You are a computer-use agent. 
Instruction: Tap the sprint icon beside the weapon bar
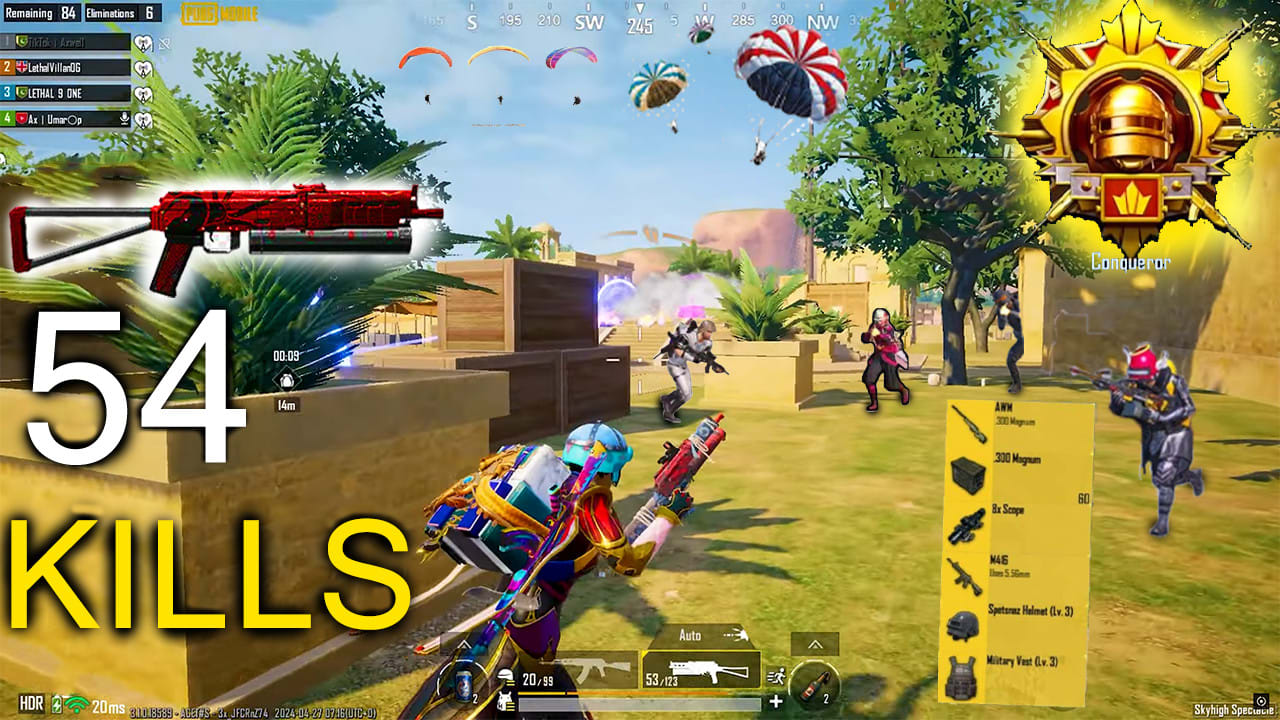[x=777, y=677]
